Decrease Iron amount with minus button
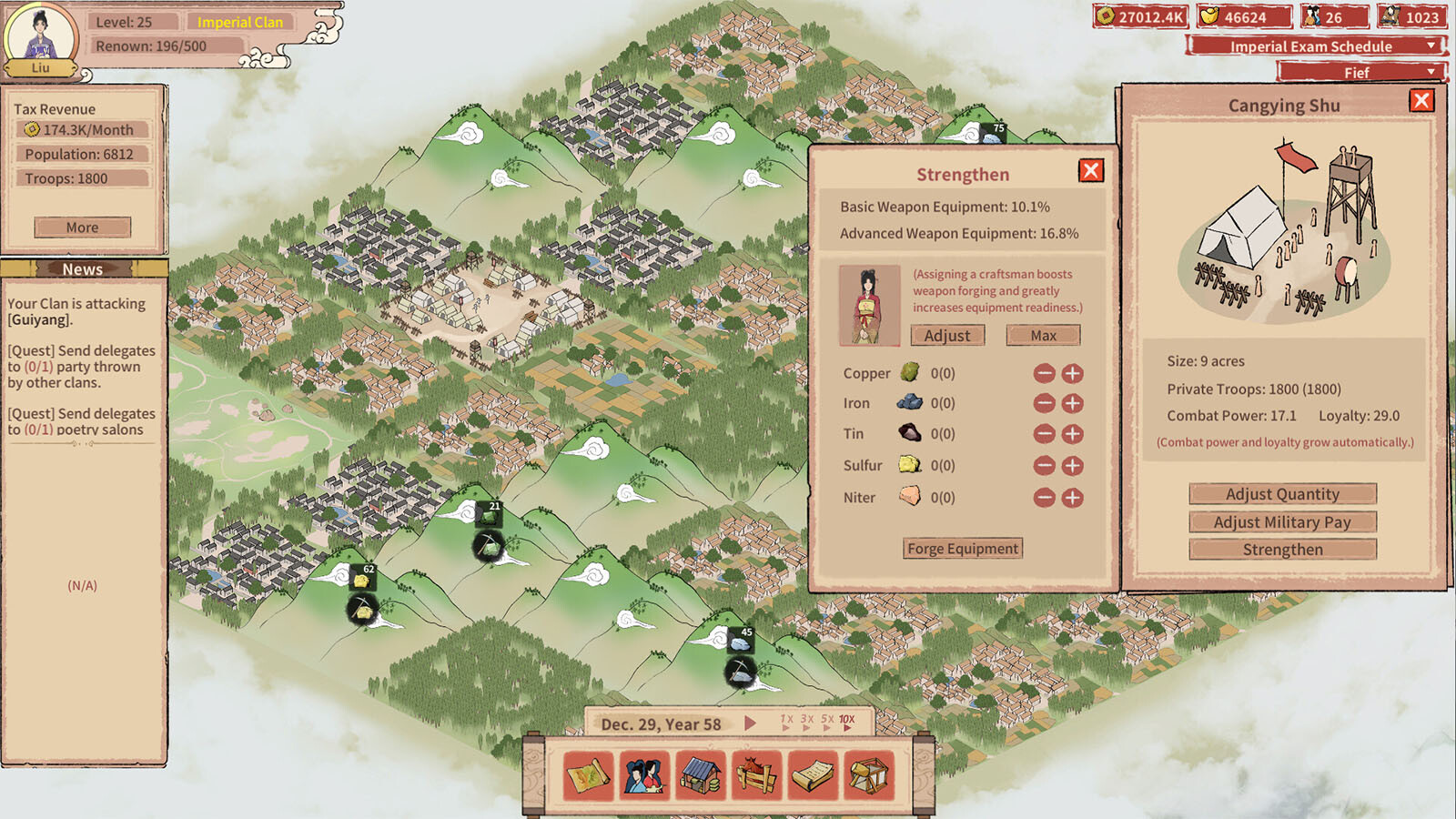 [x=1045, y=403]
